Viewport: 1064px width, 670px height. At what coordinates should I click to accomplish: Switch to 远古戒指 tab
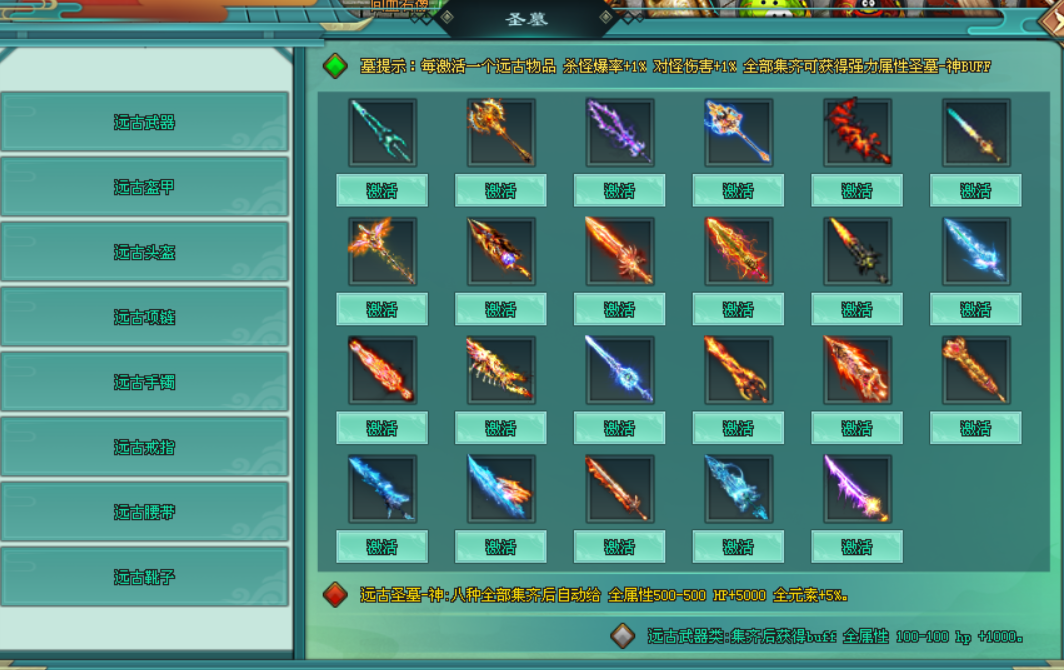[144, 447]
